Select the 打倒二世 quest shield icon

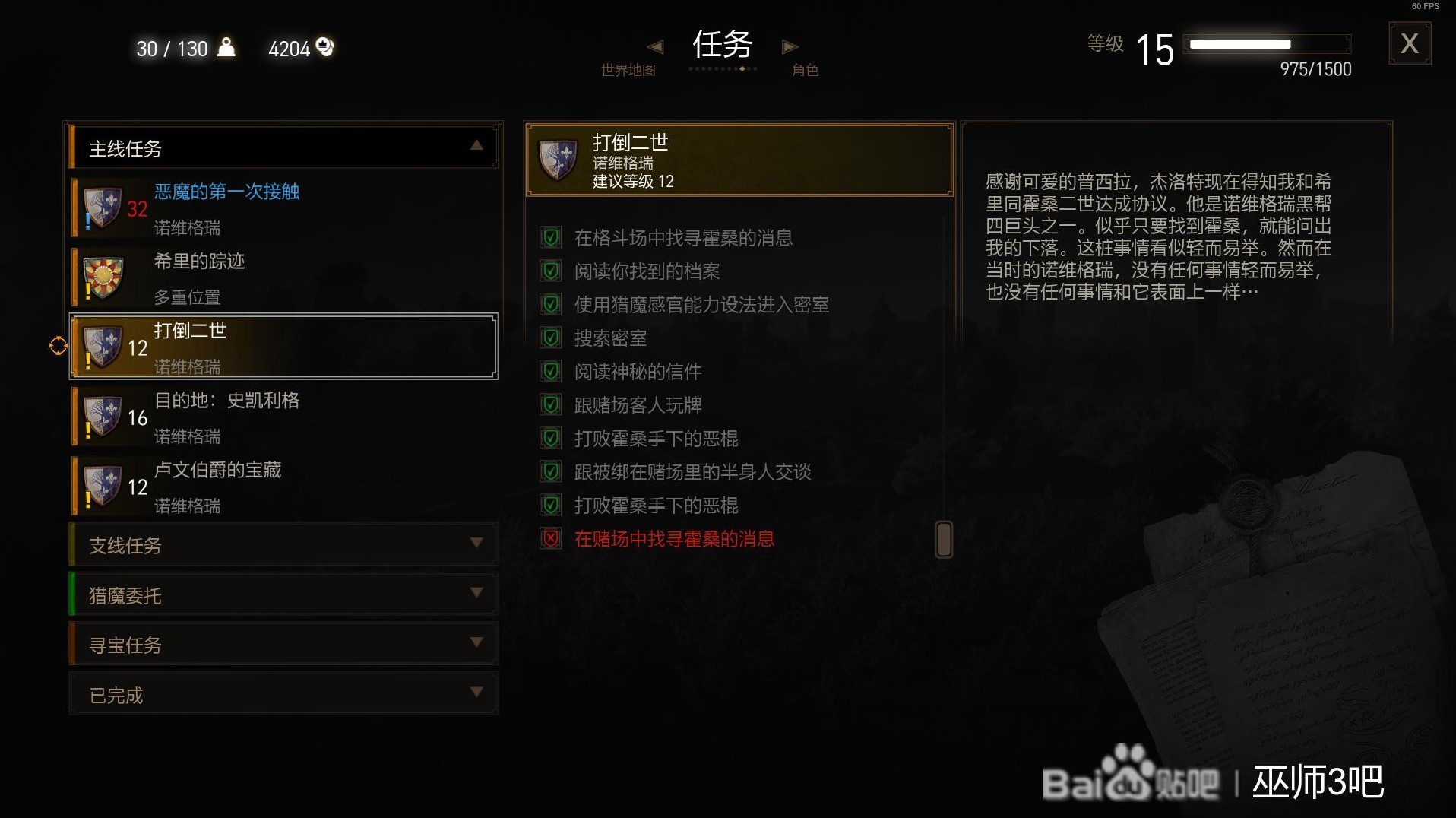click(x=103, y=346)
